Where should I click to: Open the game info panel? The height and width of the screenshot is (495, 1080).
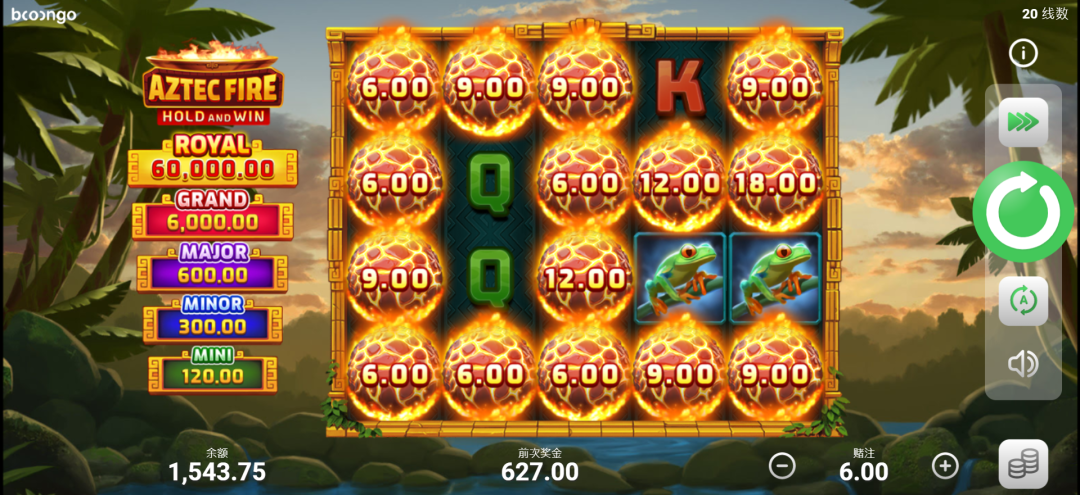pos(1023,53)
